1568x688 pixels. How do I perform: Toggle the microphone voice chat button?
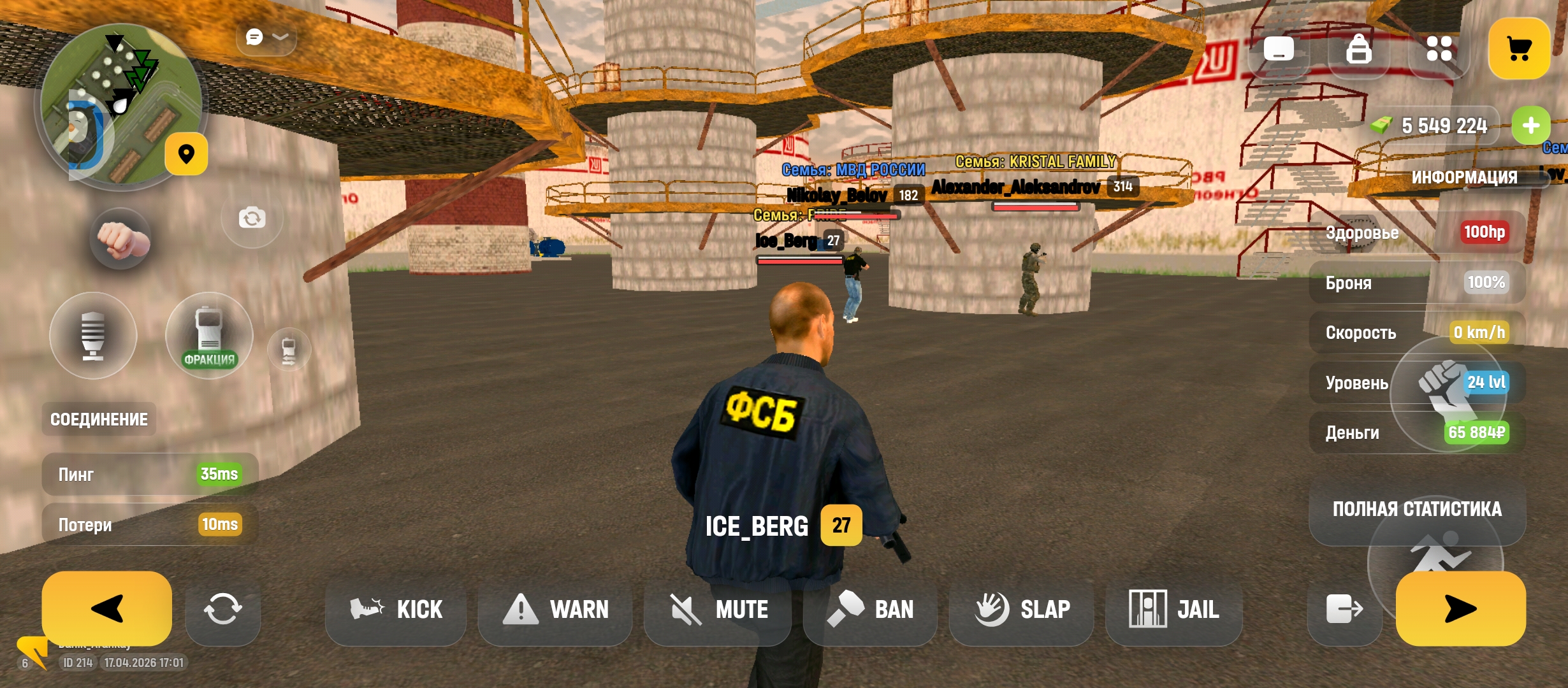93,336
